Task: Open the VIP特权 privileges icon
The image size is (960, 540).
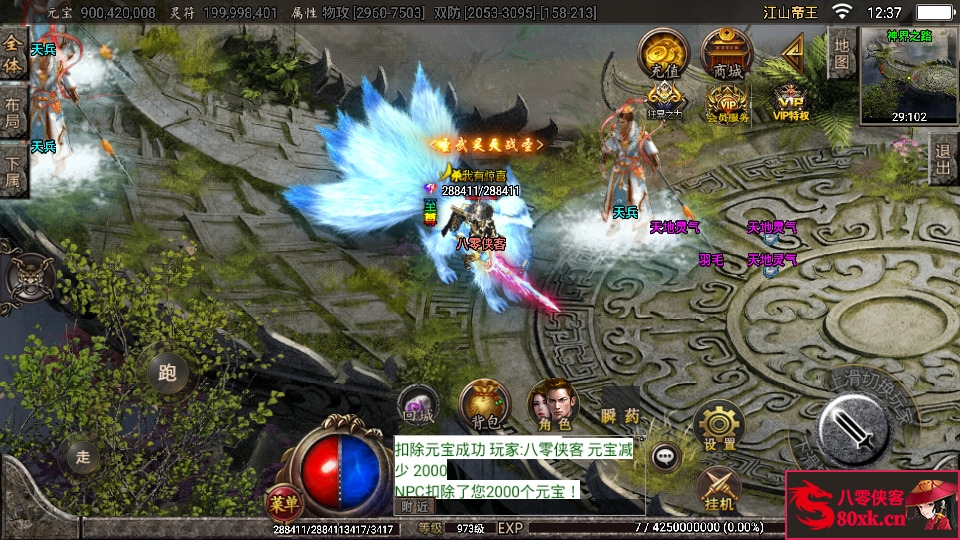Action: (x=791, y=102)
